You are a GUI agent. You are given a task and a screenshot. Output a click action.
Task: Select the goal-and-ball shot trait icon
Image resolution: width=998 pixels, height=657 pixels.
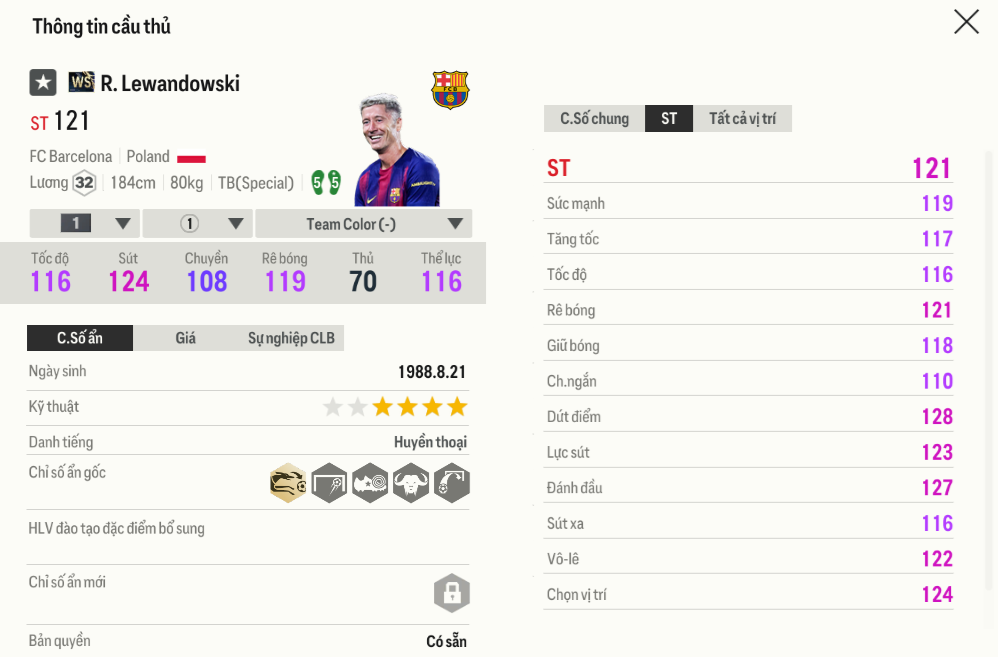[x=329, y=484]
